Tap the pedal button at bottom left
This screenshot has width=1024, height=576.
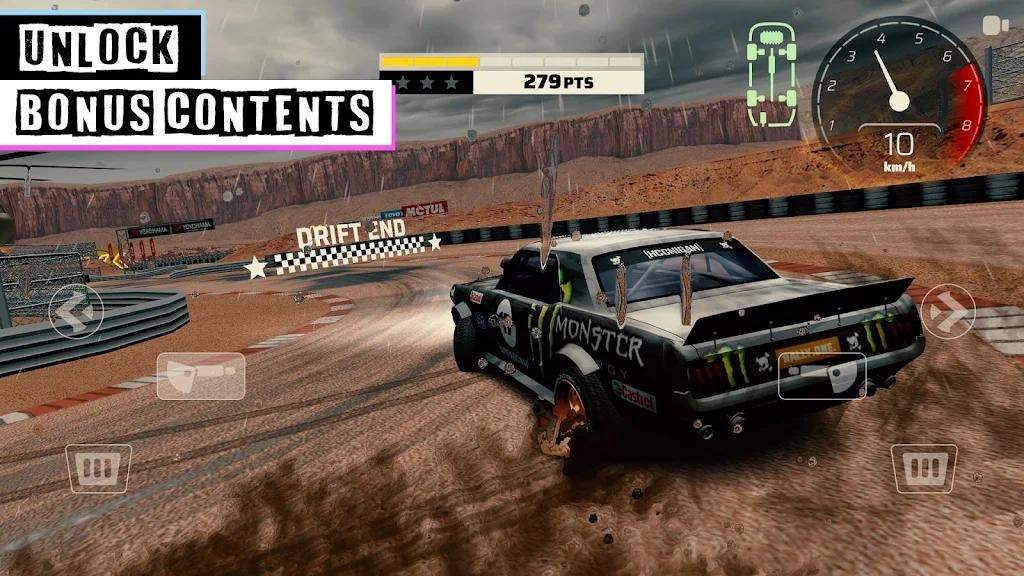(99, 469)
